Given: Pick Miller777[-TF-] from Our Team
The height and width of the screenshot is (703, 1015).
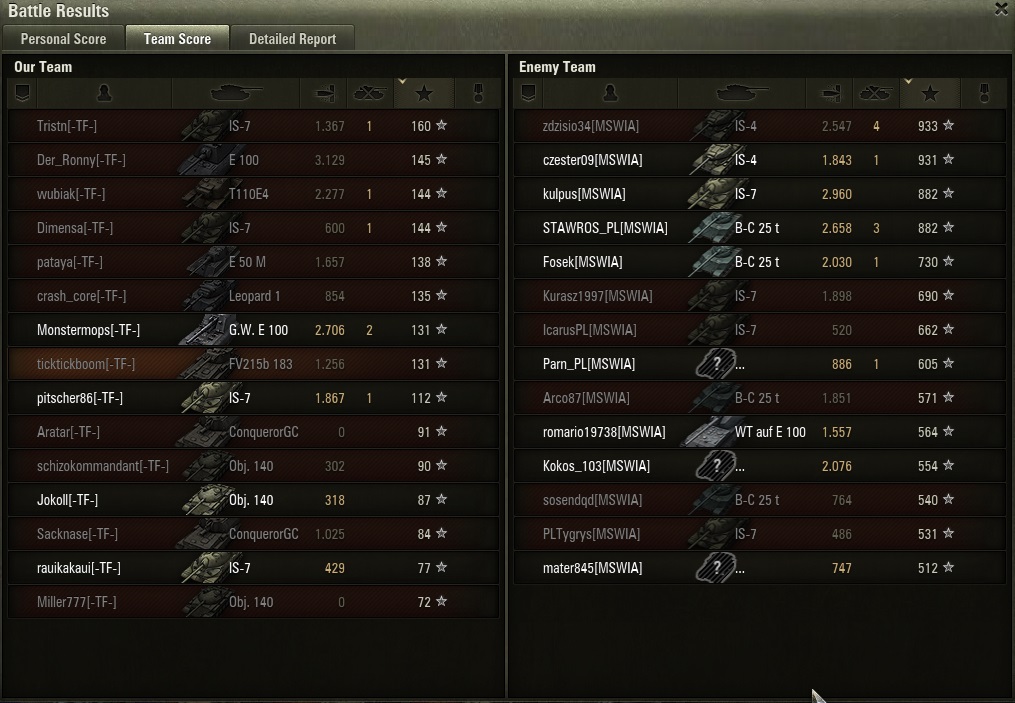Looking at the screenshot, I should pos(76,602).
